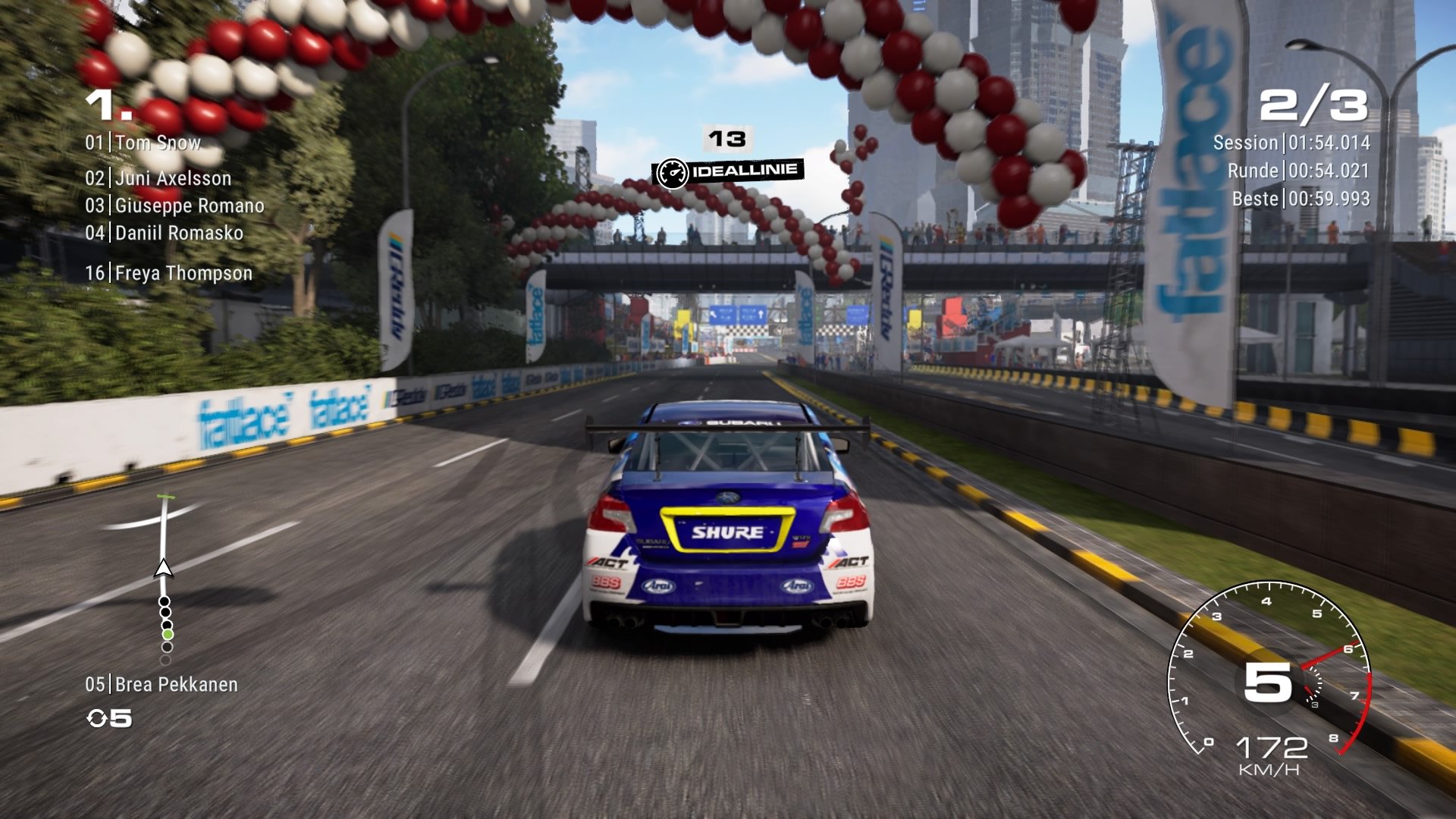Toggle driver entry 01 Tom Snow
1456x819 pixels.
144,143
